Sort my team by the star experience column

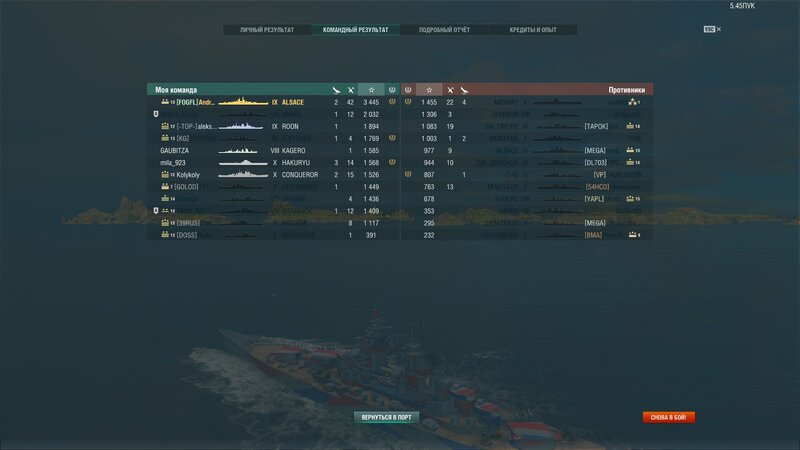371,90
